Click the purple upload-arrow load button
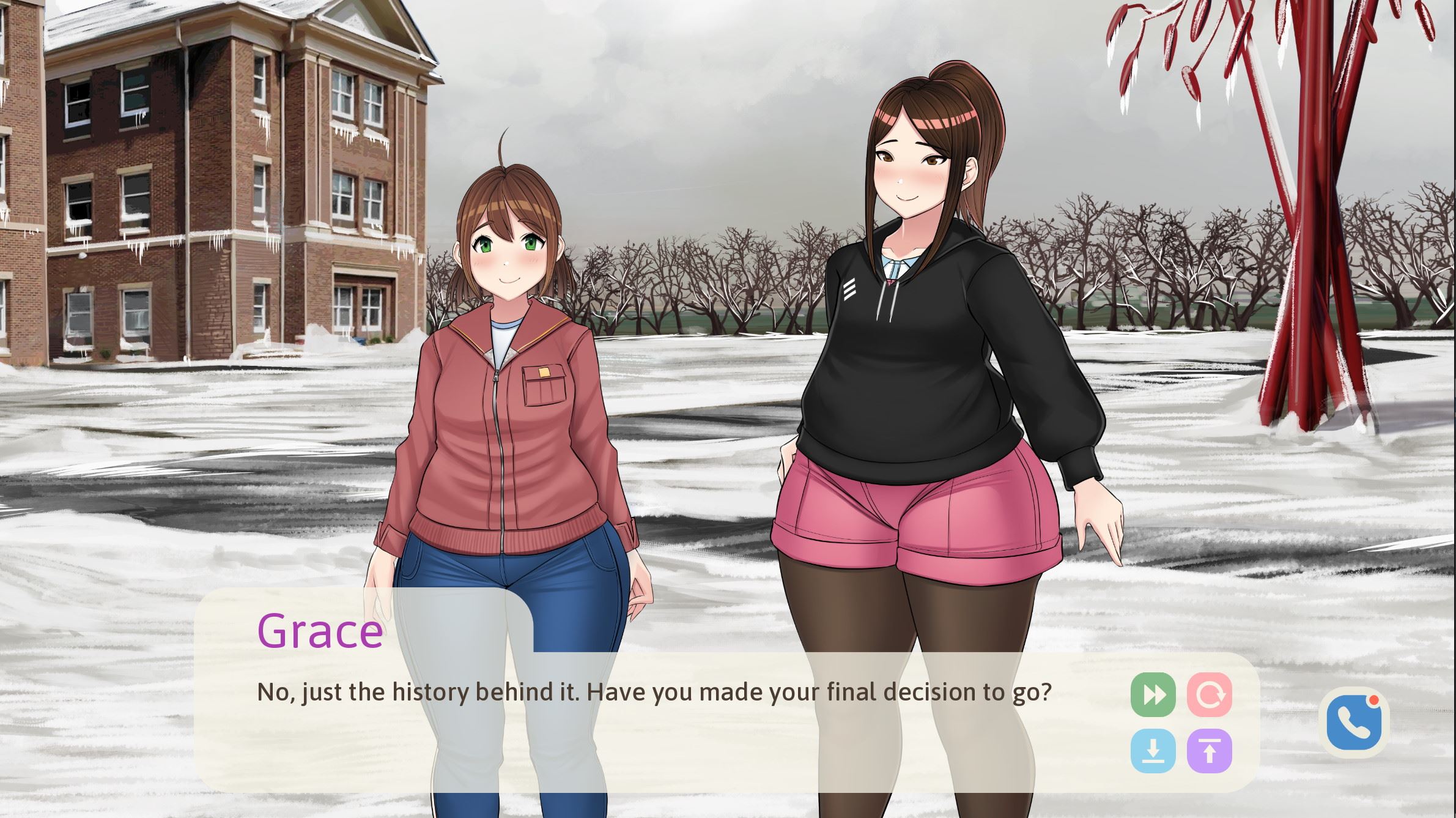 pos(1209,751)
